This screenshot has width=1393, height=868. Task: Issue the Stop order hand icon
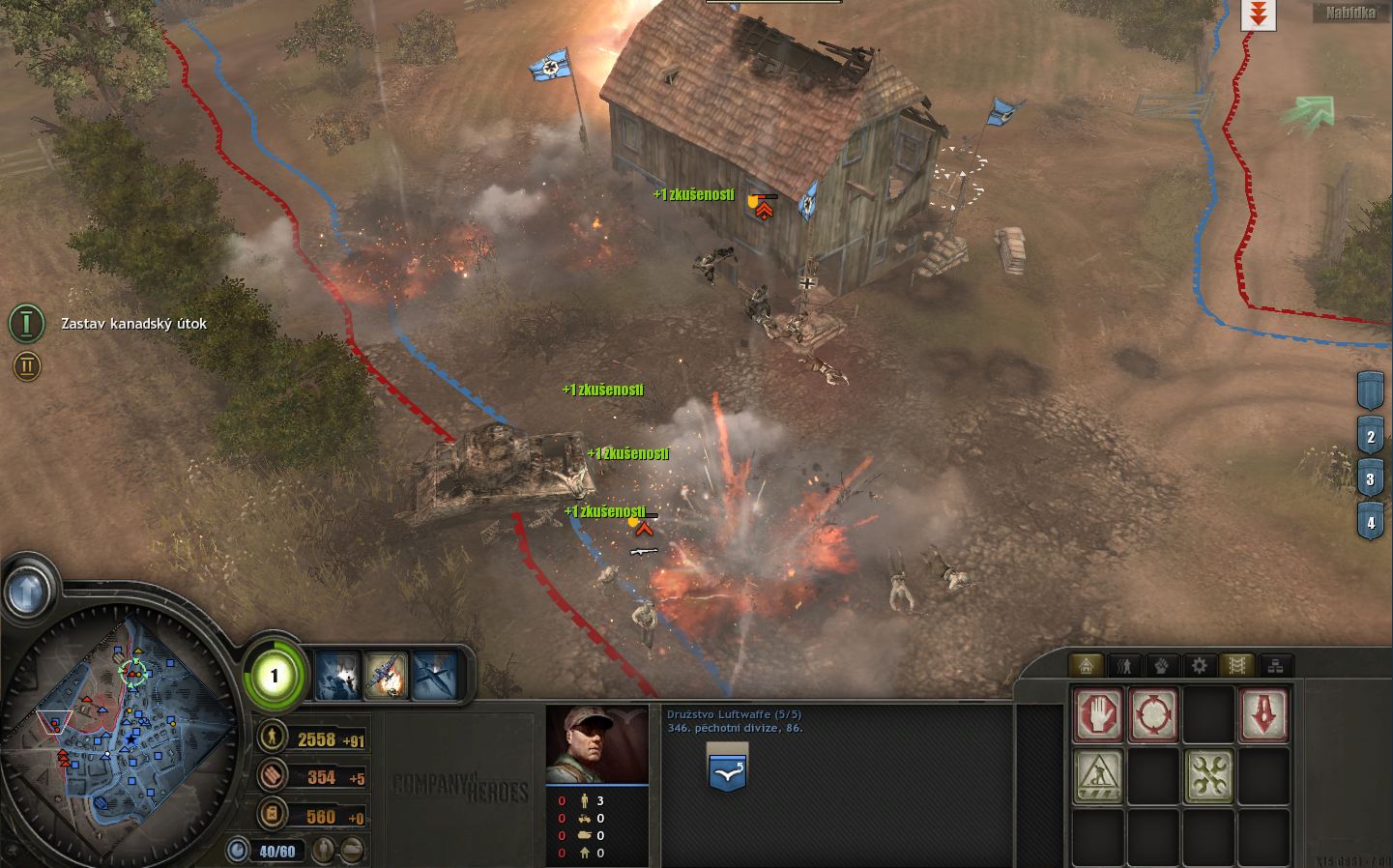click(x=1098, y=714)
